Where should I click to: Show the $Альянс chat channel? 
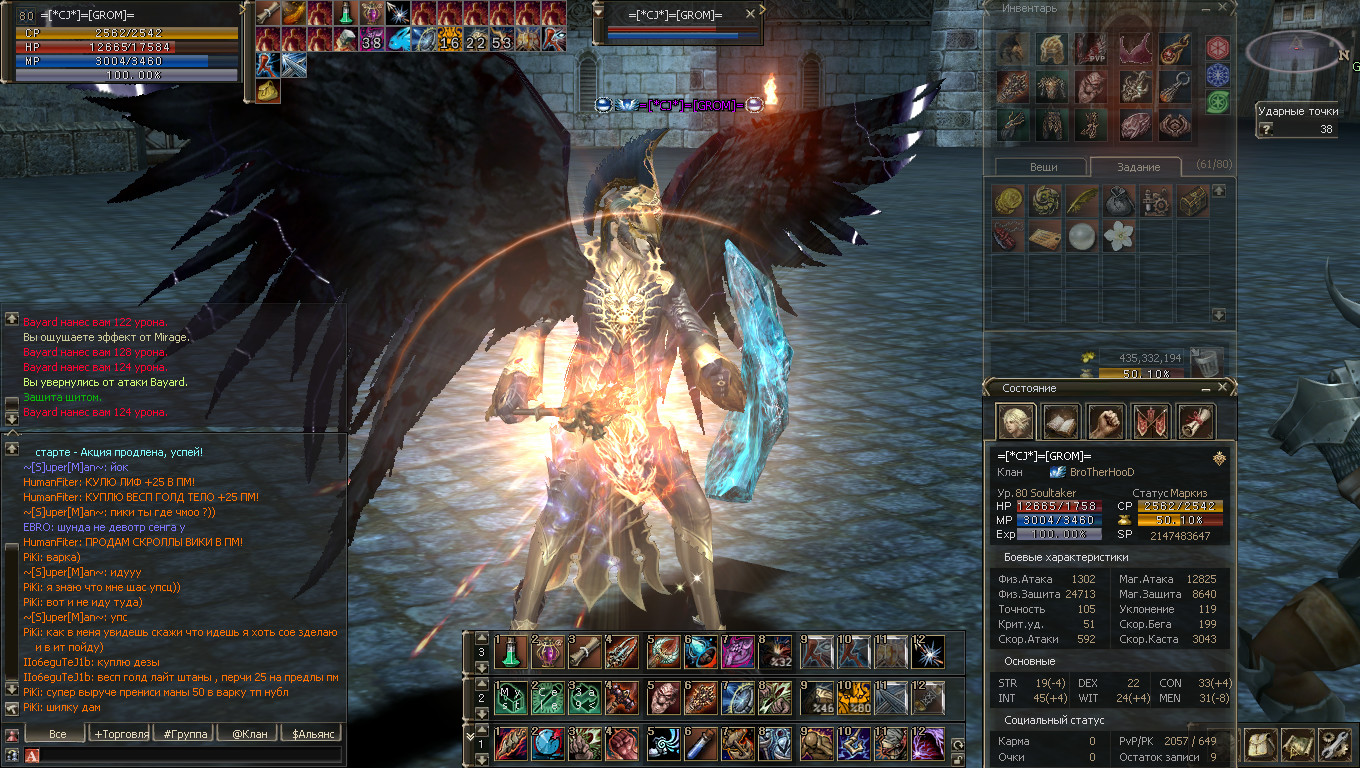click(x=312, y=734)
